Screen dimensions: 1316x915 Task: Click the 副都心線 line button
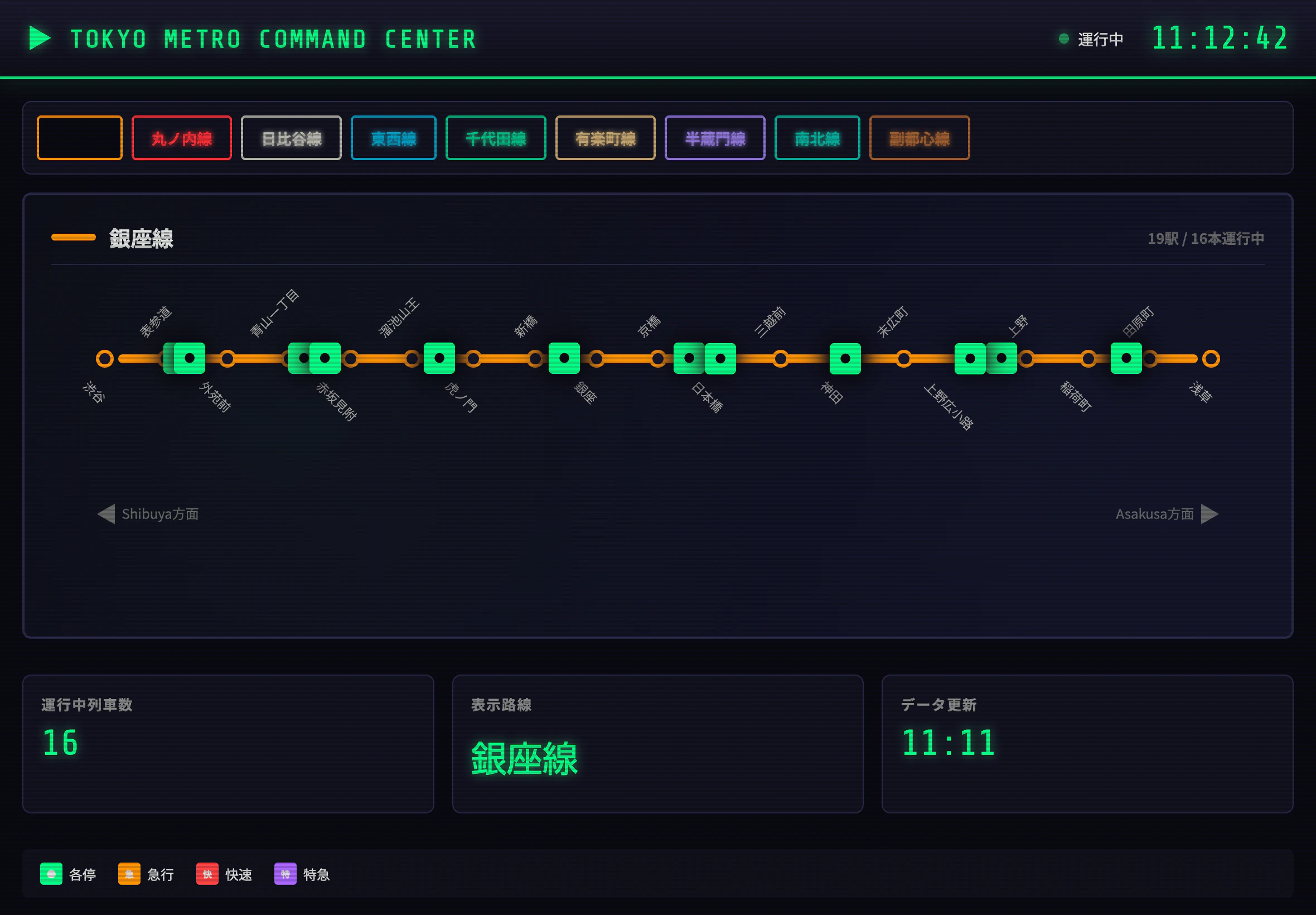coord(919,138)
